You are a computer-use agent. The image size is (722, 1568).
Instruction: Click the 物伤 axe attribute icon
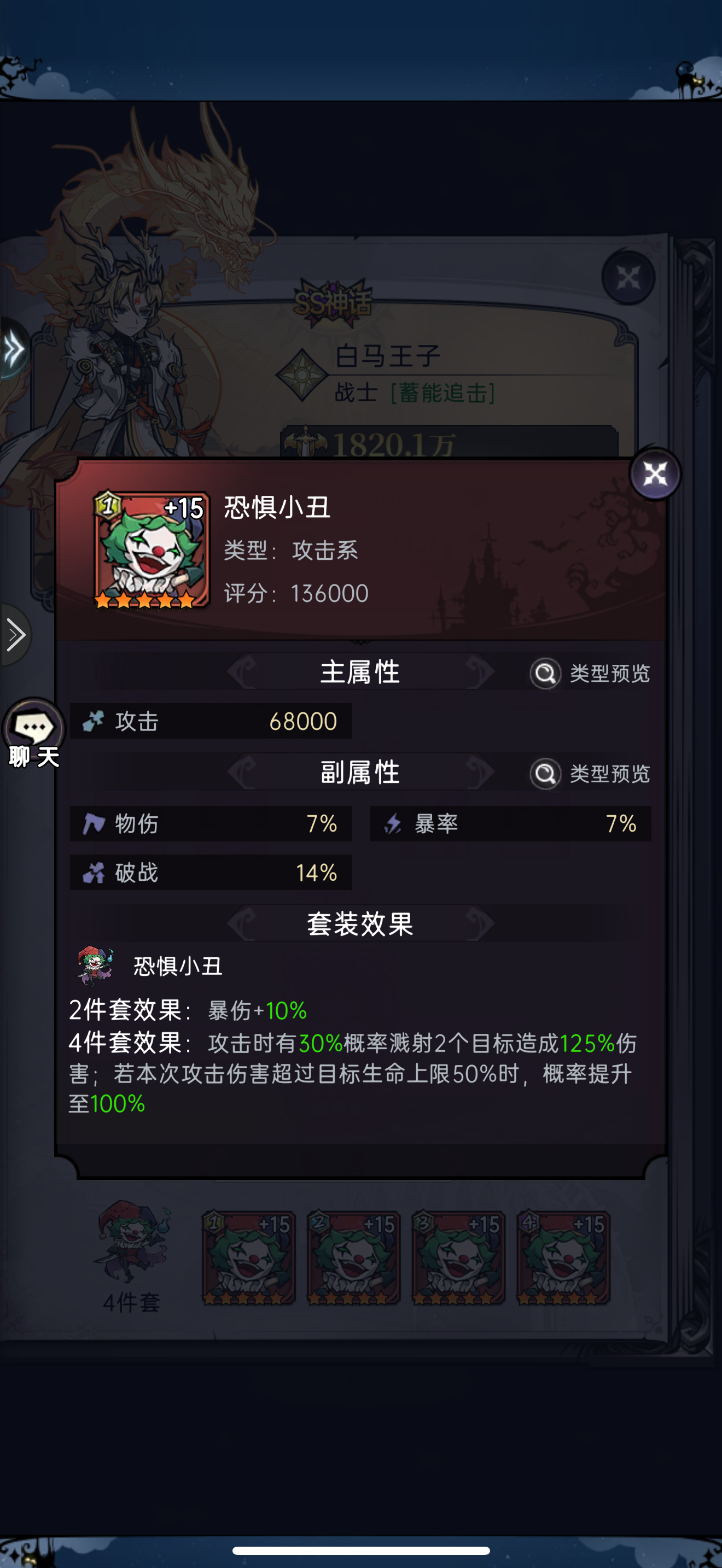pos(96,823)
